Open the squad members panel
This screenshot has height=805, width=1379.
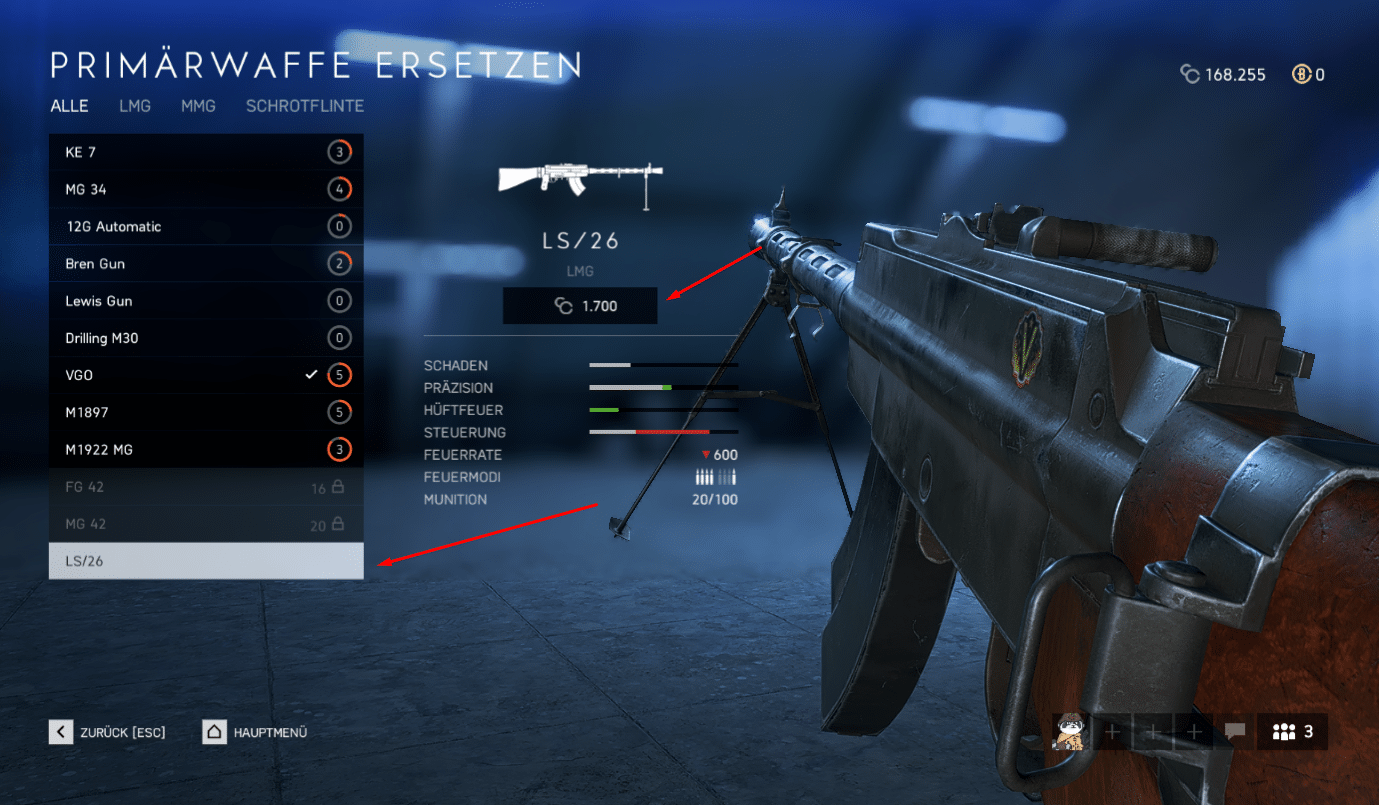(1292, 732)
